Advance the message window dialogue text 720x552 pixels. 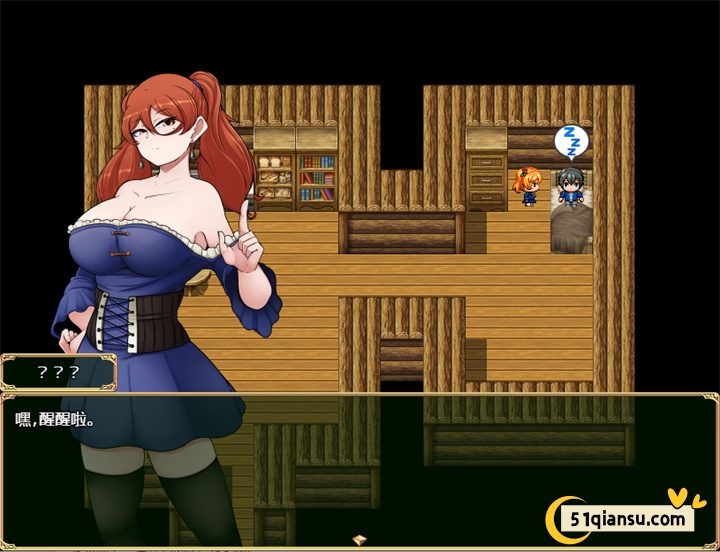tap(360, 460)
